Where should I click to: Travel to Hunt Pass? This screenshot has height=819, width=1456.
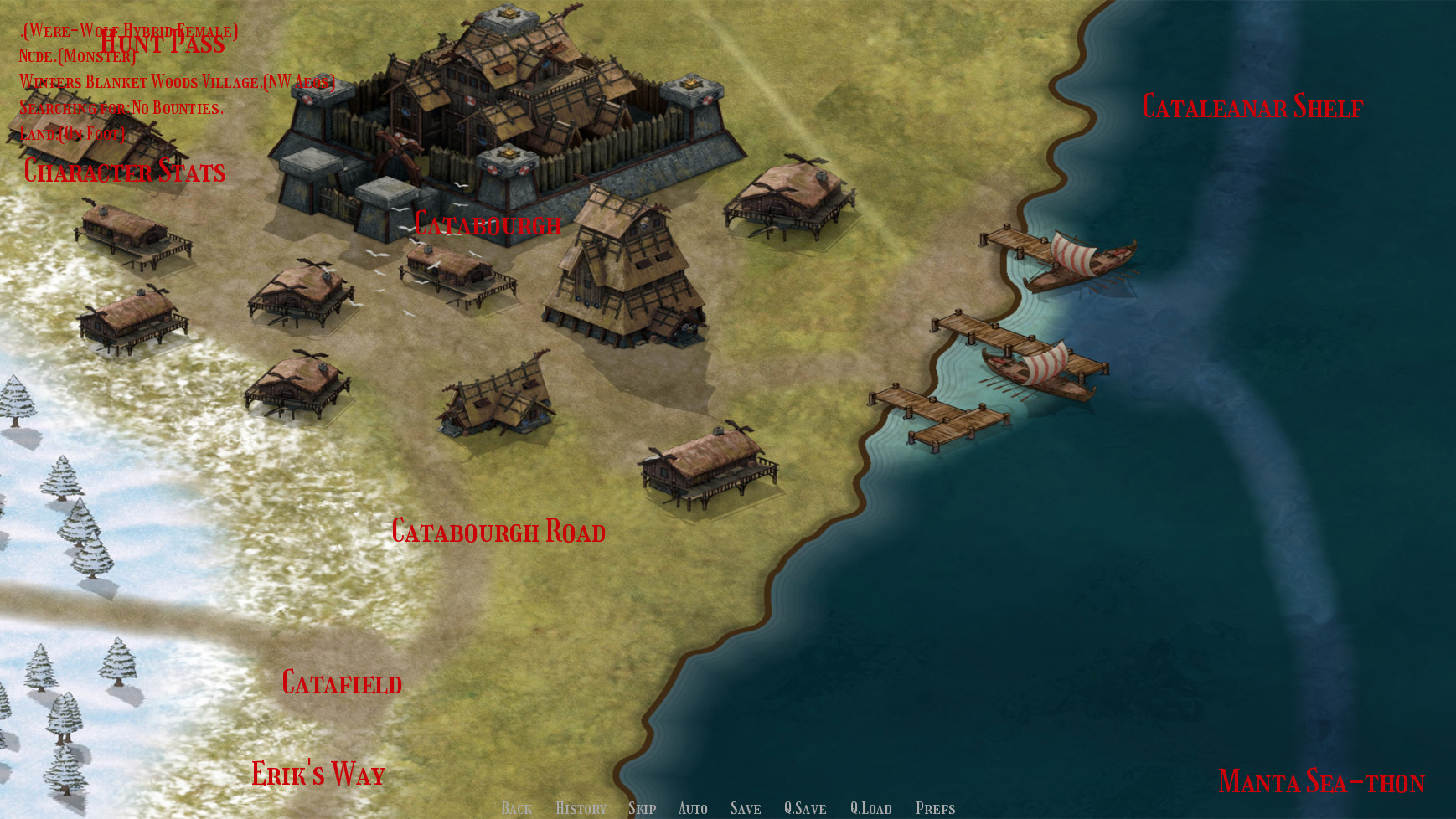click(162, 42)
